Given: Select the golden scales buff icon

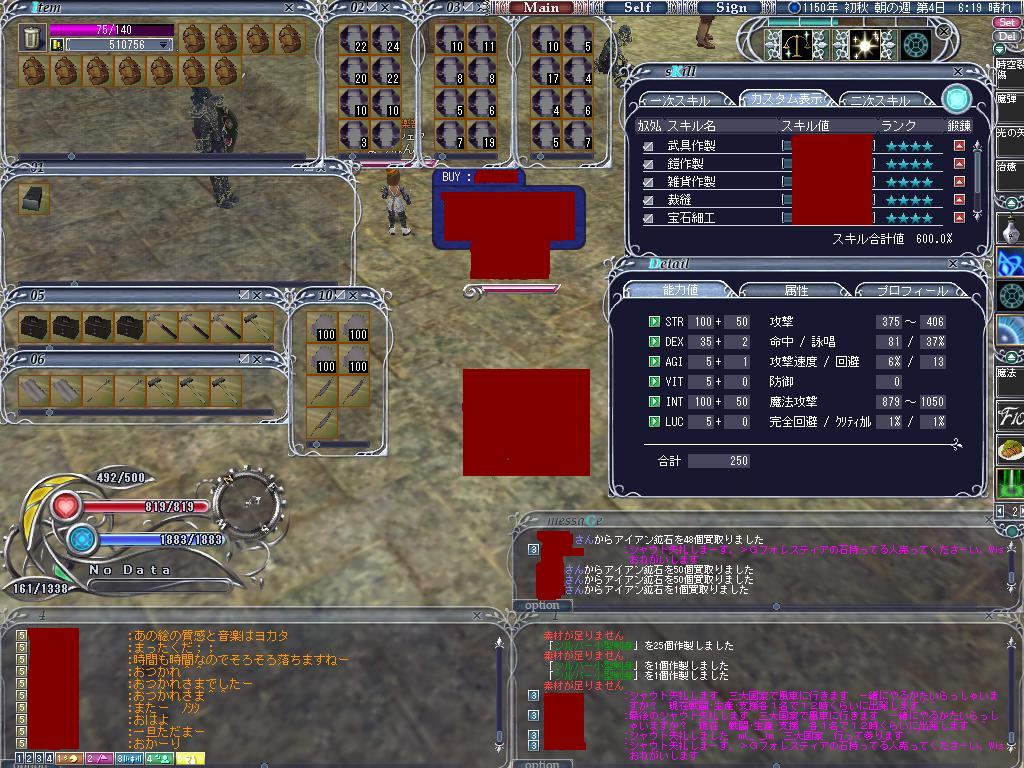Looking at the screenshot, I should point(797,44).
